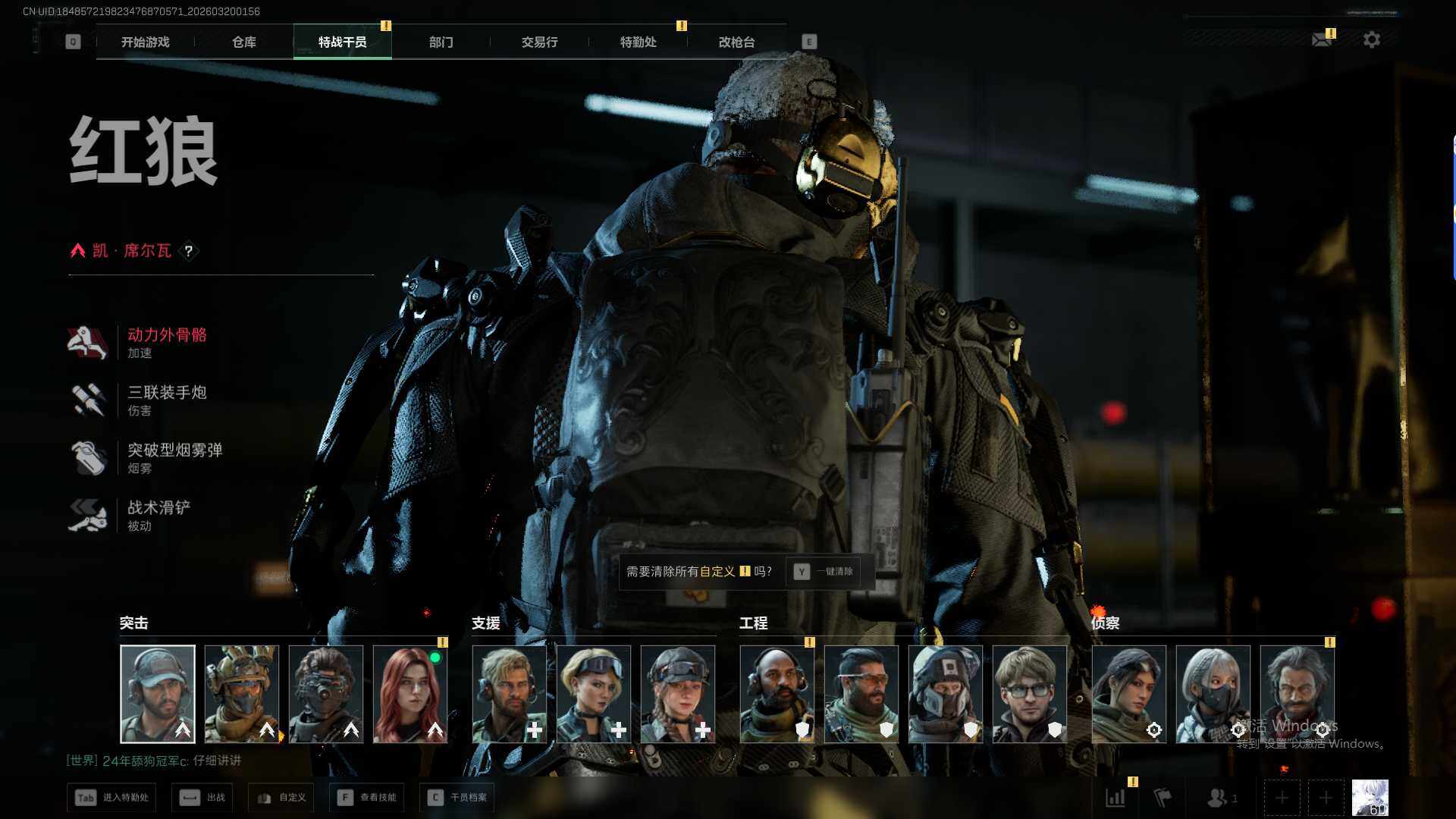Open the 改枪台 tab
The height and width of the screenshot is (819, 1456).
(736, 42)
